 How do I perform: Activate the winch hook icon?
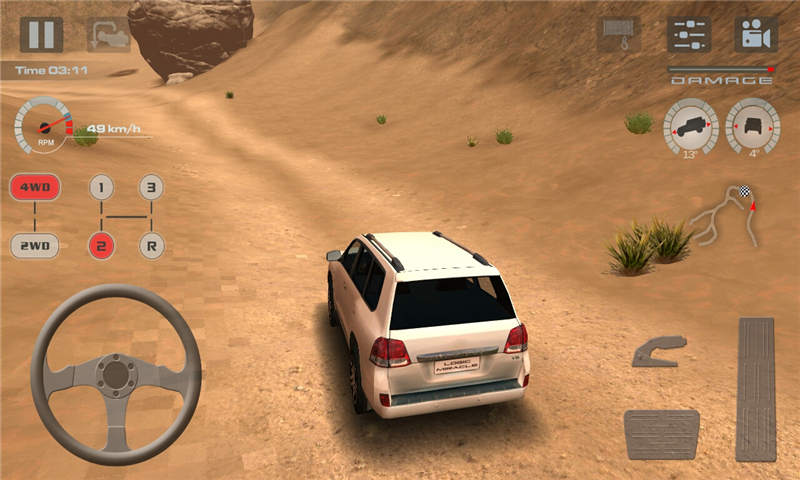click(618, 34)
